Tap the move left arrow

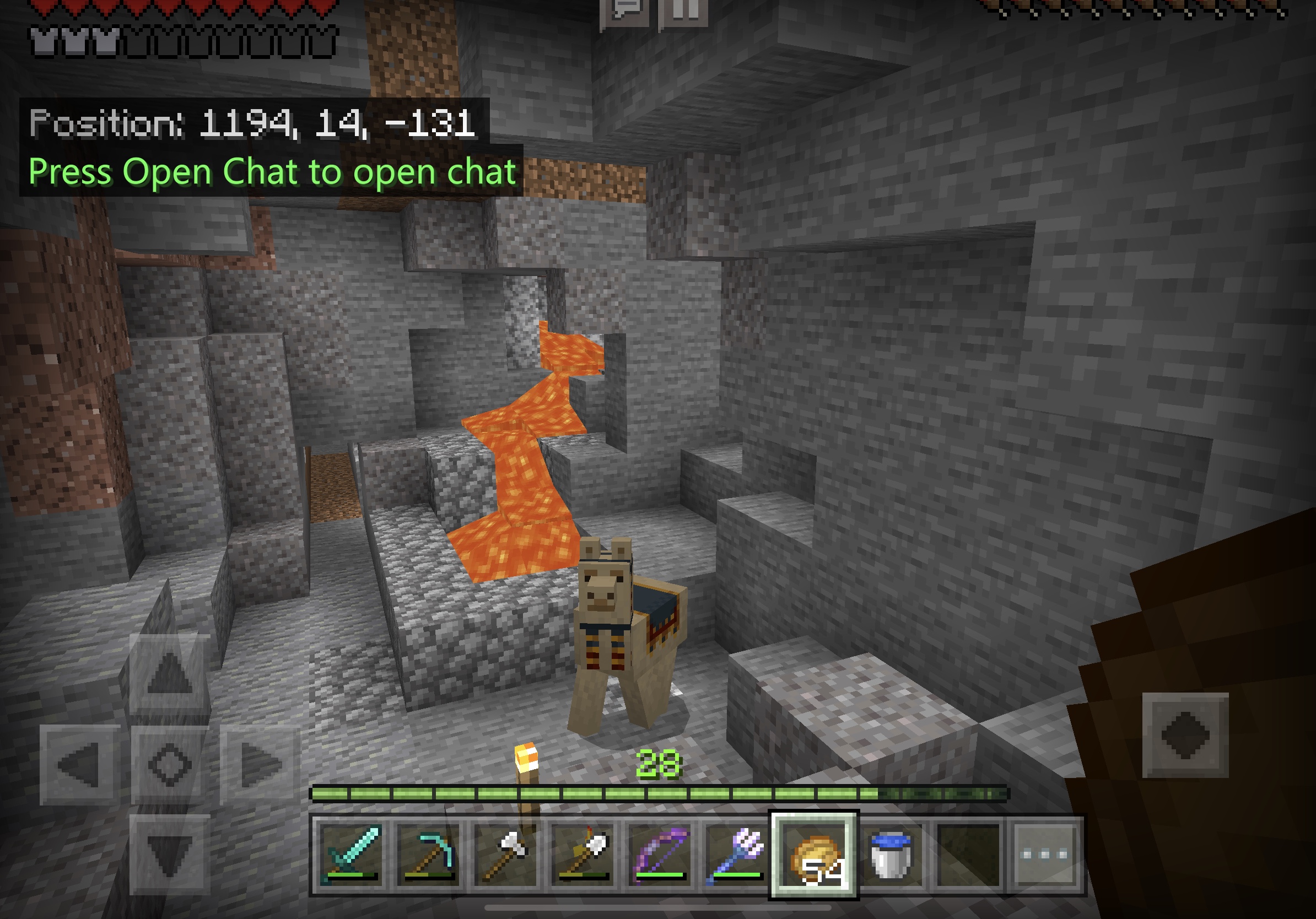(79, 765)
